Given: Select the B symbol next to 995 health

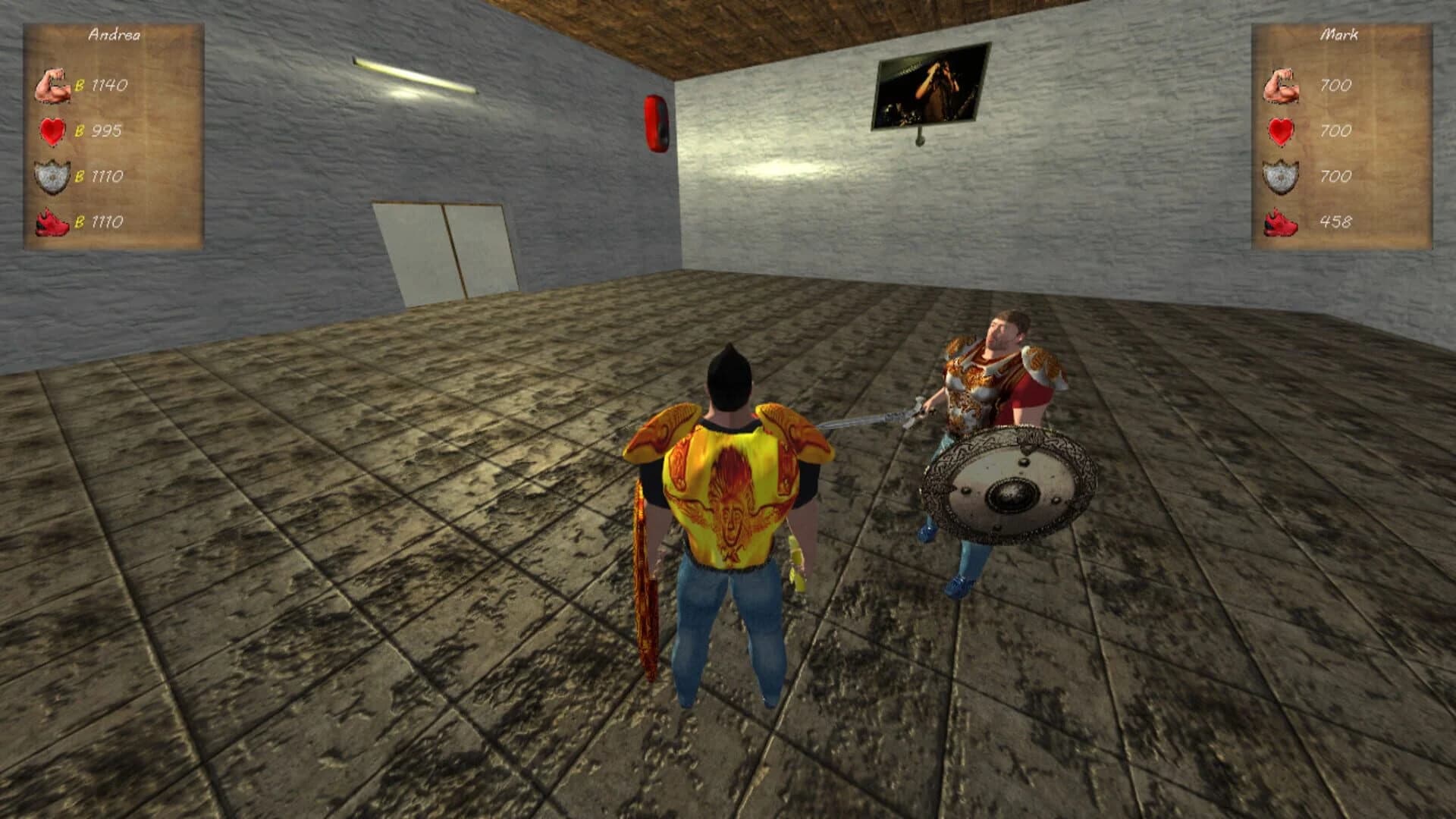Looking at the screenshot, I should click(78, 131).
